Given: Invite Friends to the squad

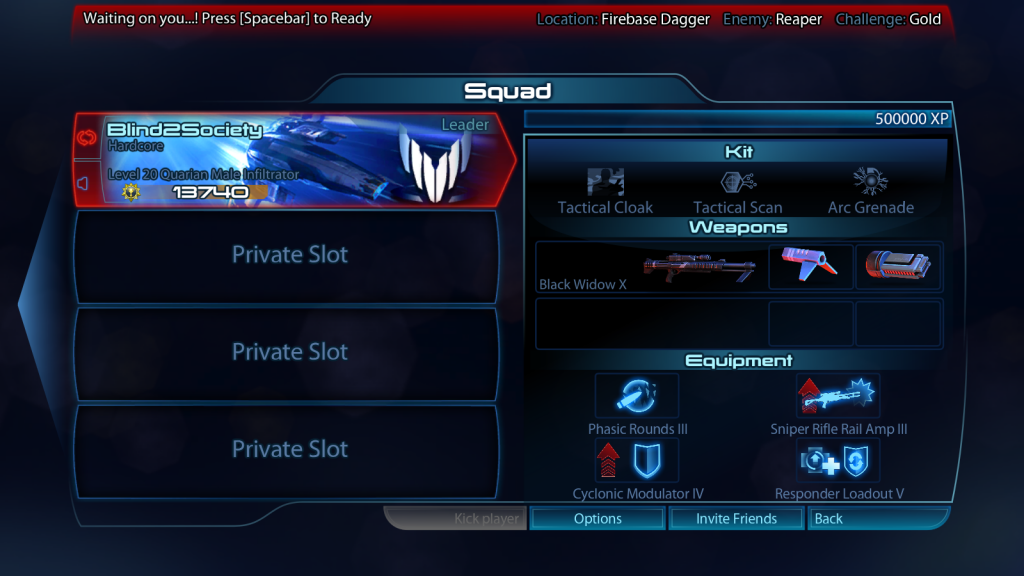Looking at the screenshot, I should pyautogui.click(x=736, y=518).
